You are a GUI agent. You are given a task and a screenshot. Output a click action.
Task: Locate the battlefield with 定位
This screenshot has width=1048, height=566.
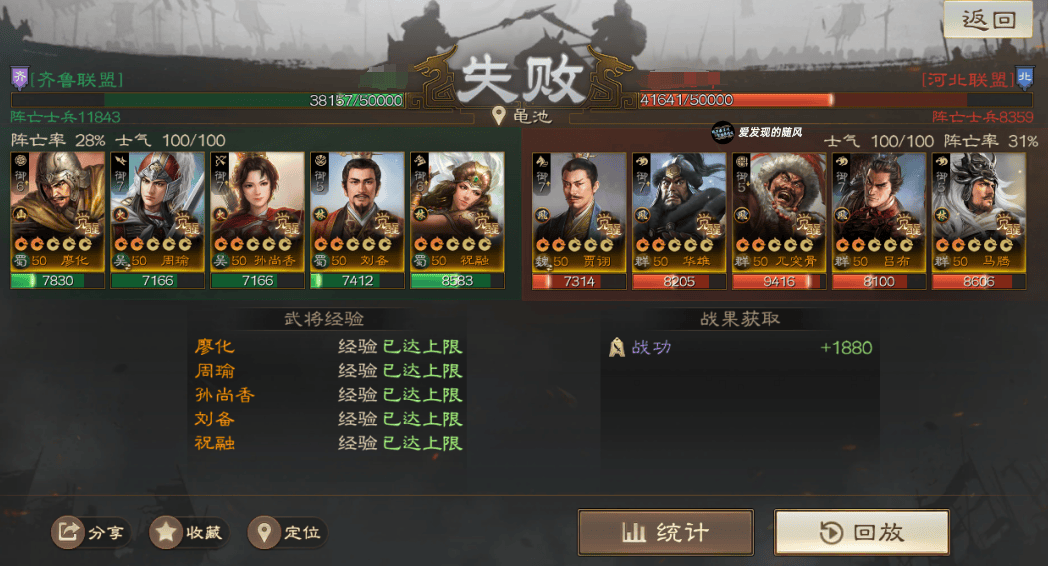(288, 533)
